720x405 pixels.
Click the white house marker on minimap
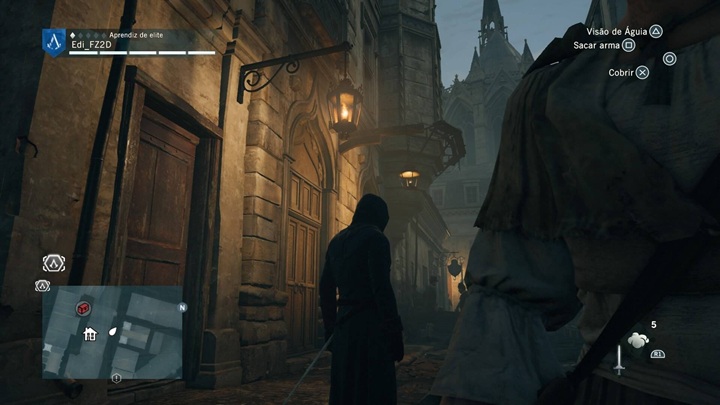click(x=90, y=334)
